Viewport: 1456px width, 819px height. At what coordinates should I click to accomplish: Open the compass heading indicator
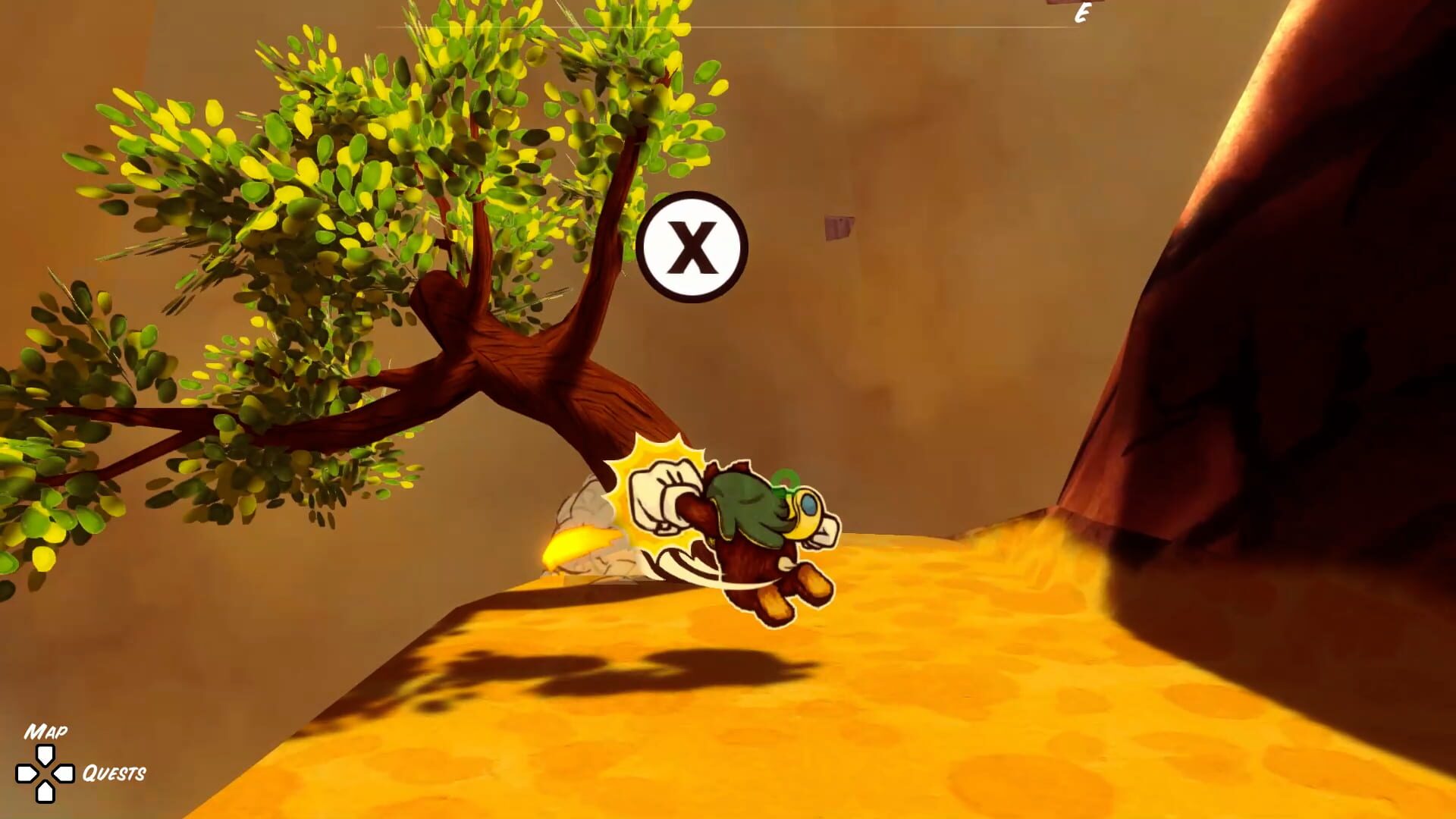(x=1083, y=11)
